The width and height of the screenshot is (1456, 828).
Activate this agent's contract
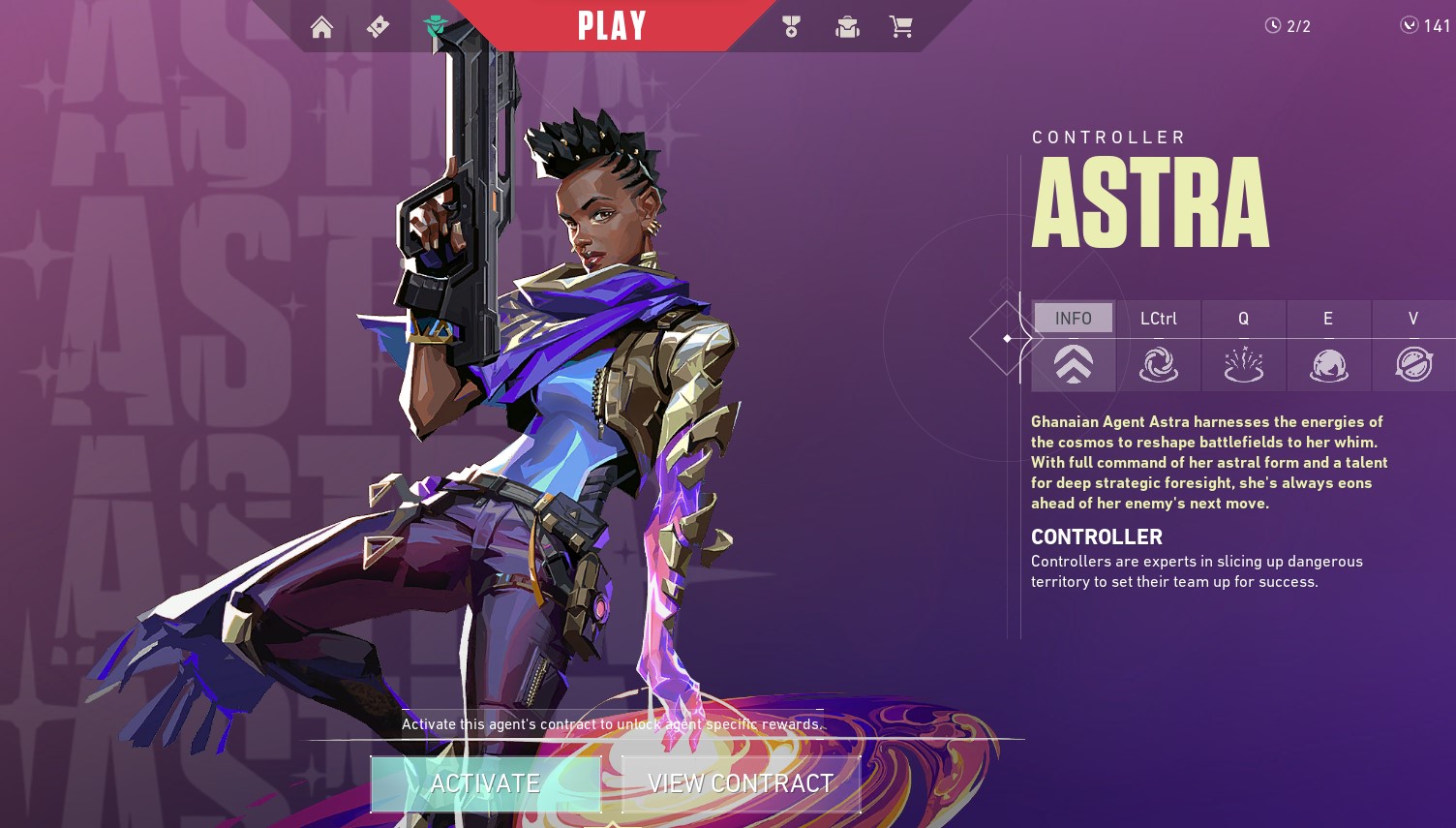tap(485, 783)
